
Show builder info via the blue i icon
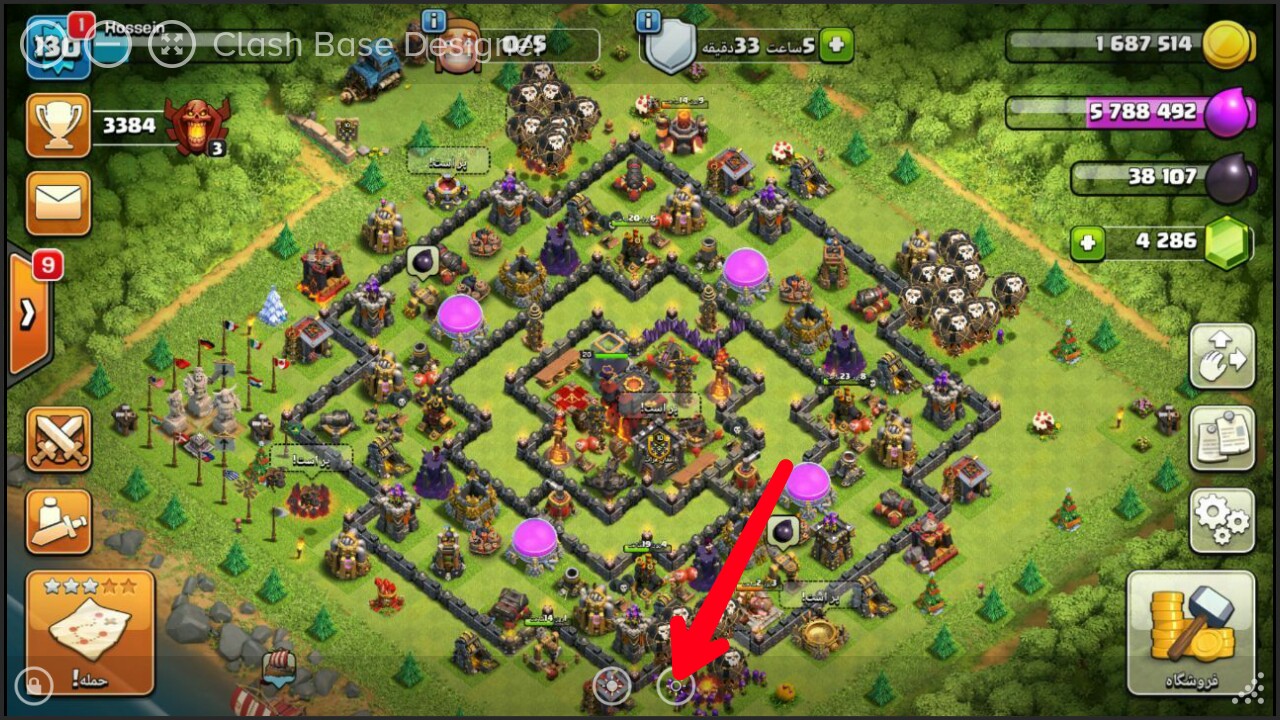point(433,20)
